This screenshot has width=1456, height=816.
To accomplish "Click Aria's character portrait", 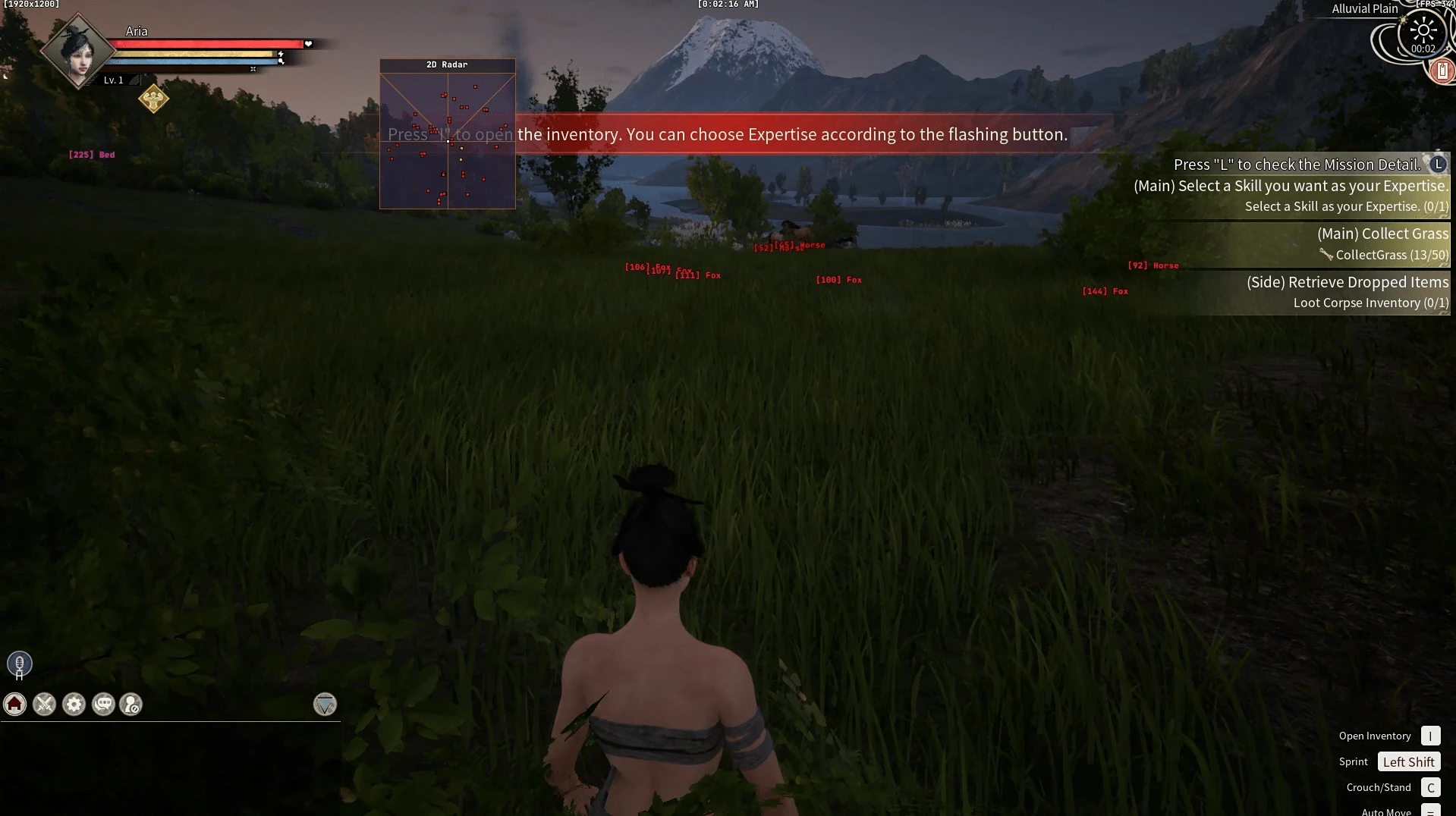I will tap(77, 52).
